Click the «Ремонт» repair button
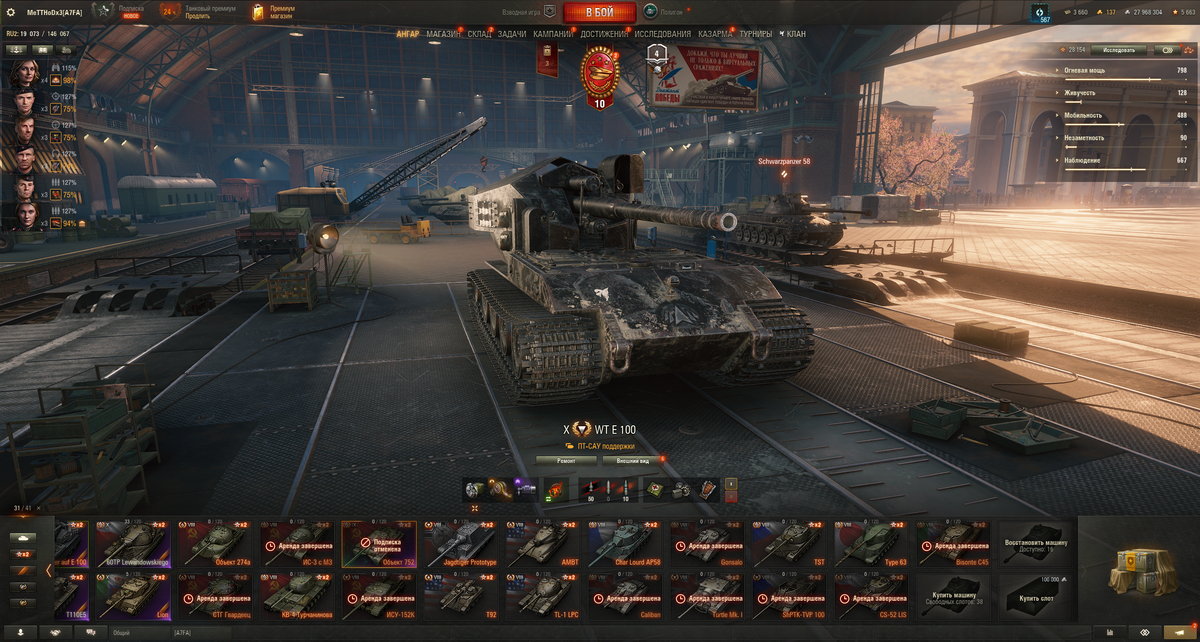1200x642 pixels. [x=566, y=460]
